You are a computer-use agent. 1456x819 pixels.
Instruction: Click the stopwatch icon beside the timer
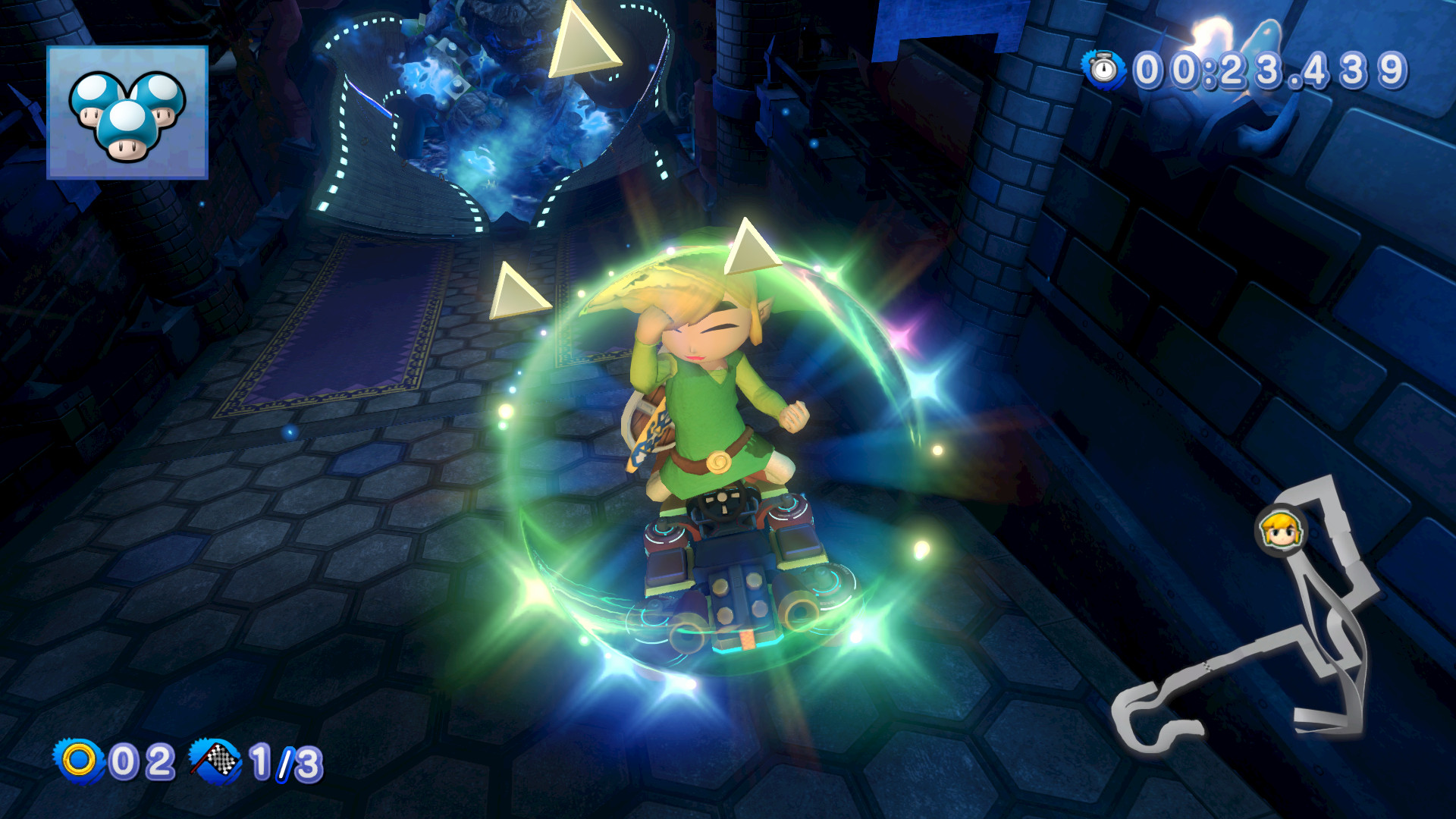1103,68
